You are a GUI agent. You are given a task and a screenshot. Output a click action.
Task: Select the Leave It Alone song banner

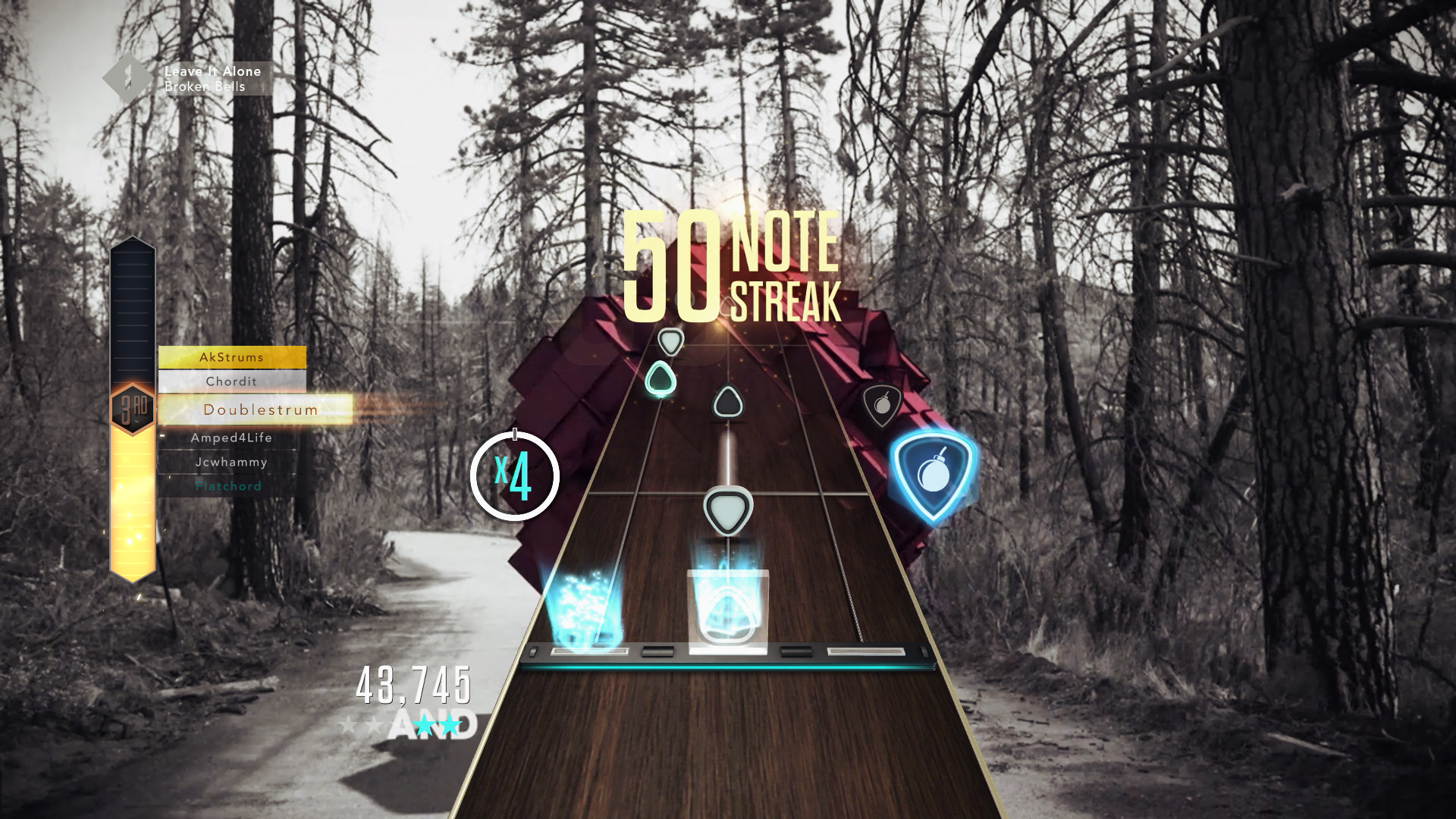212,78
